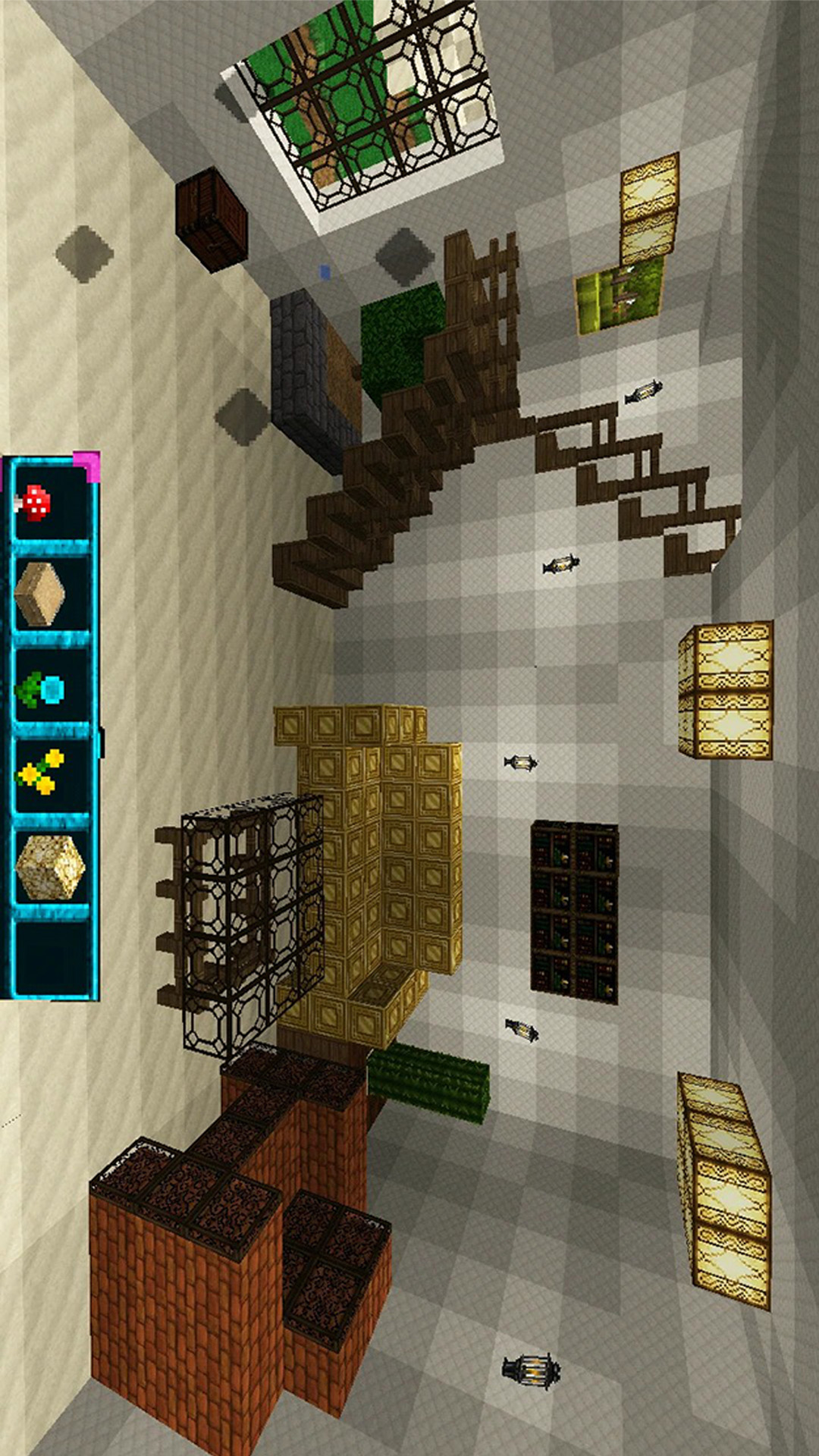Image resolution: width=819 pixels, height=1456 pixels.
Task: Select the yellow flowers hotbar slot
Action: 50,773
